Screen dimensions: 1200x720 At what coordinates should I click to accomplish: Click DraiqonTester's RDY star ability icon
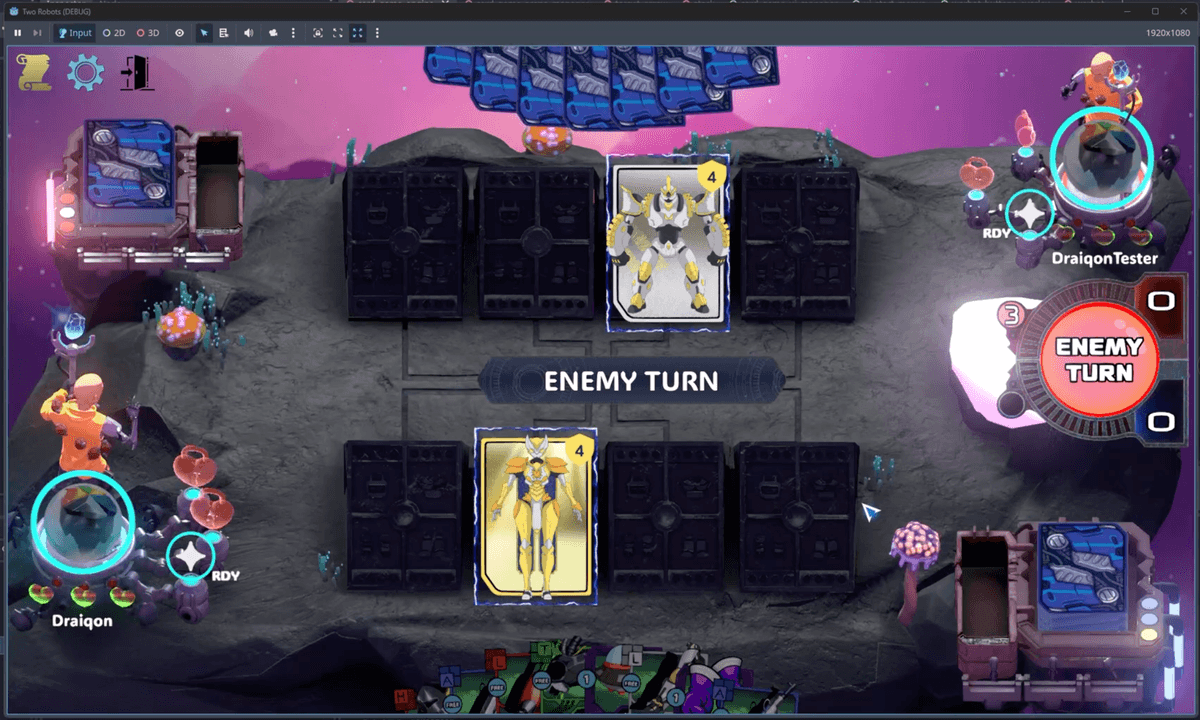[1027, 214]
